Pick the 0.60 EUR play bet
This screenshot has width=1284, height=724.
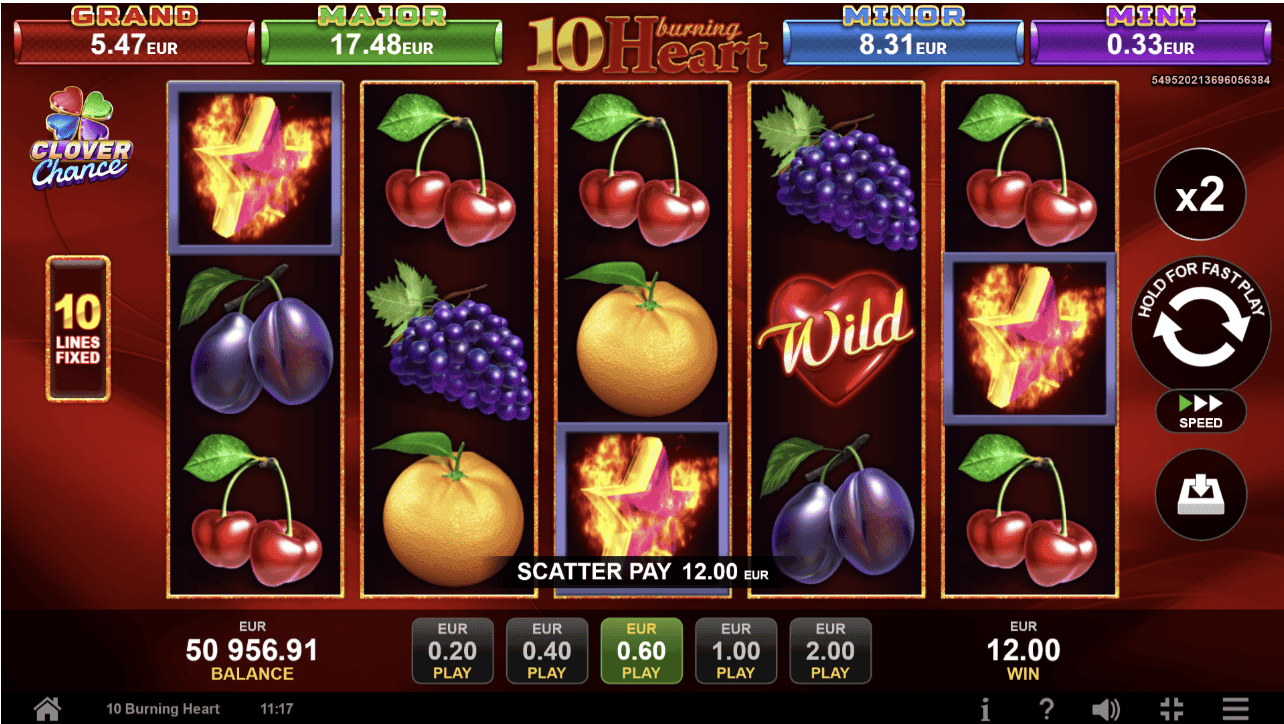tap(641, 650)
